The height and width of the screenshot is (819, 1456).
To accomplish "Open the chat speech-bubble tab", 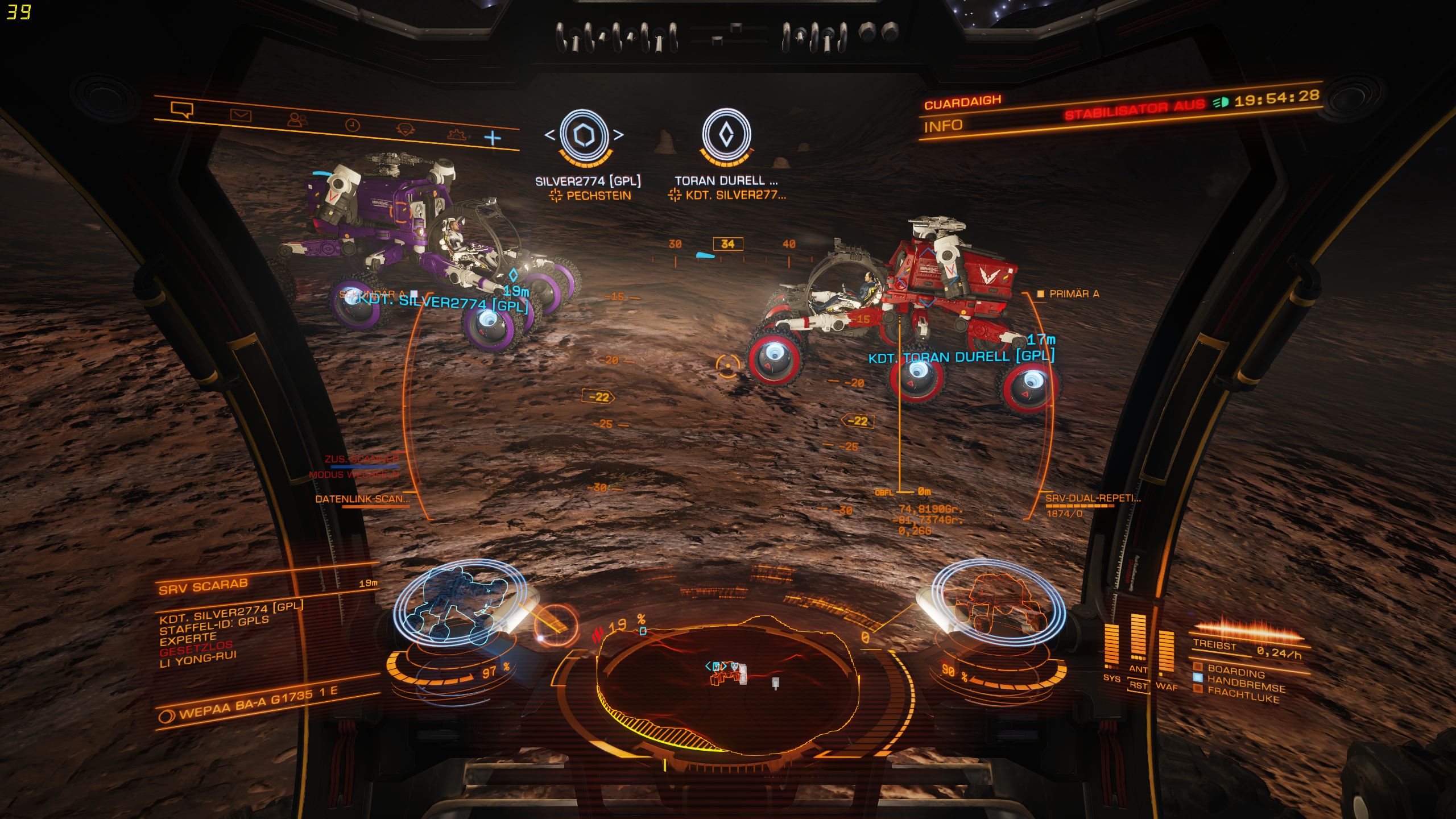I will click(182, 110).
